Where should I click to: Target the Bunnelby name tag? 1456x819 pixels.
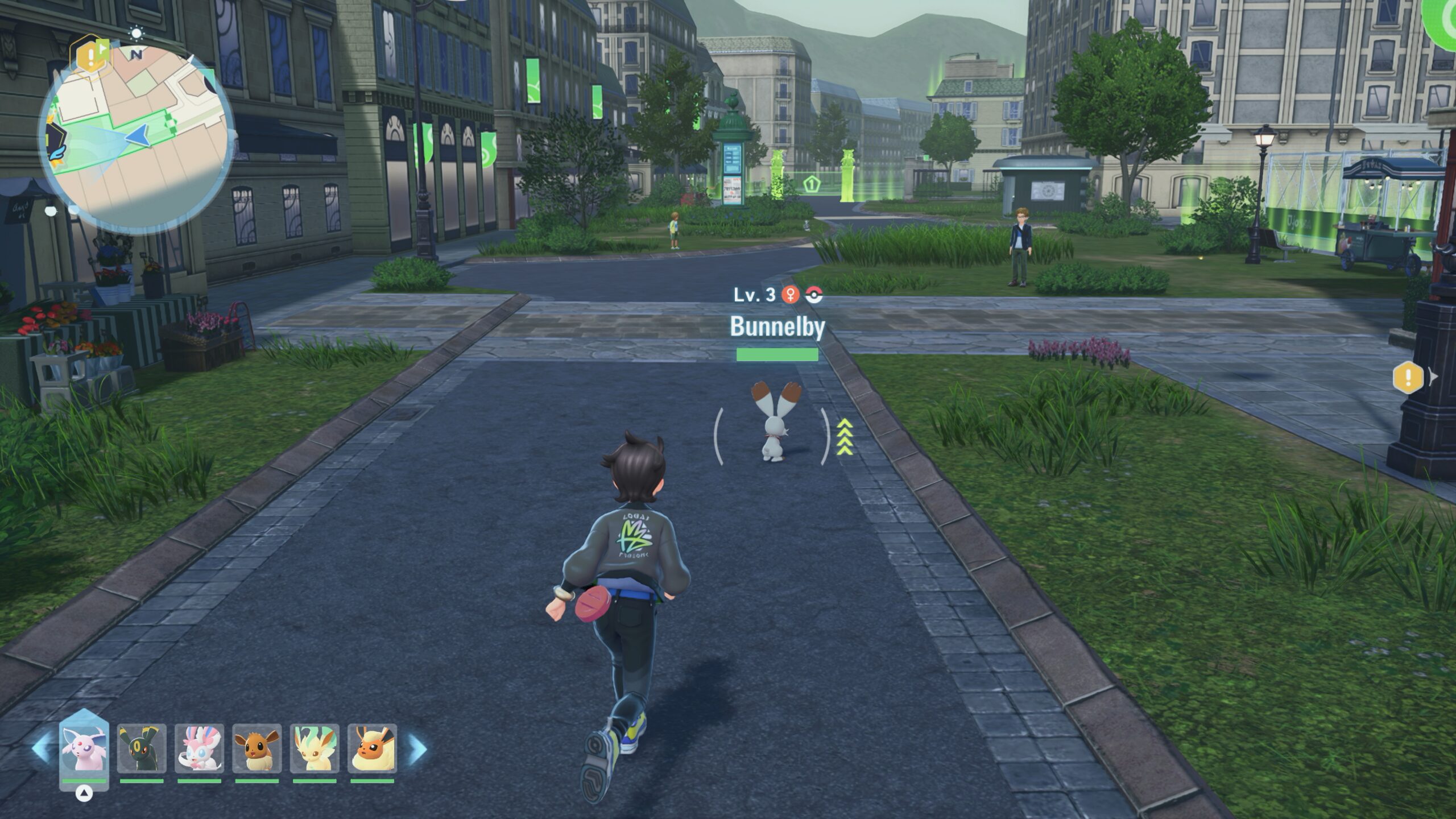click(x=777, y=326)
